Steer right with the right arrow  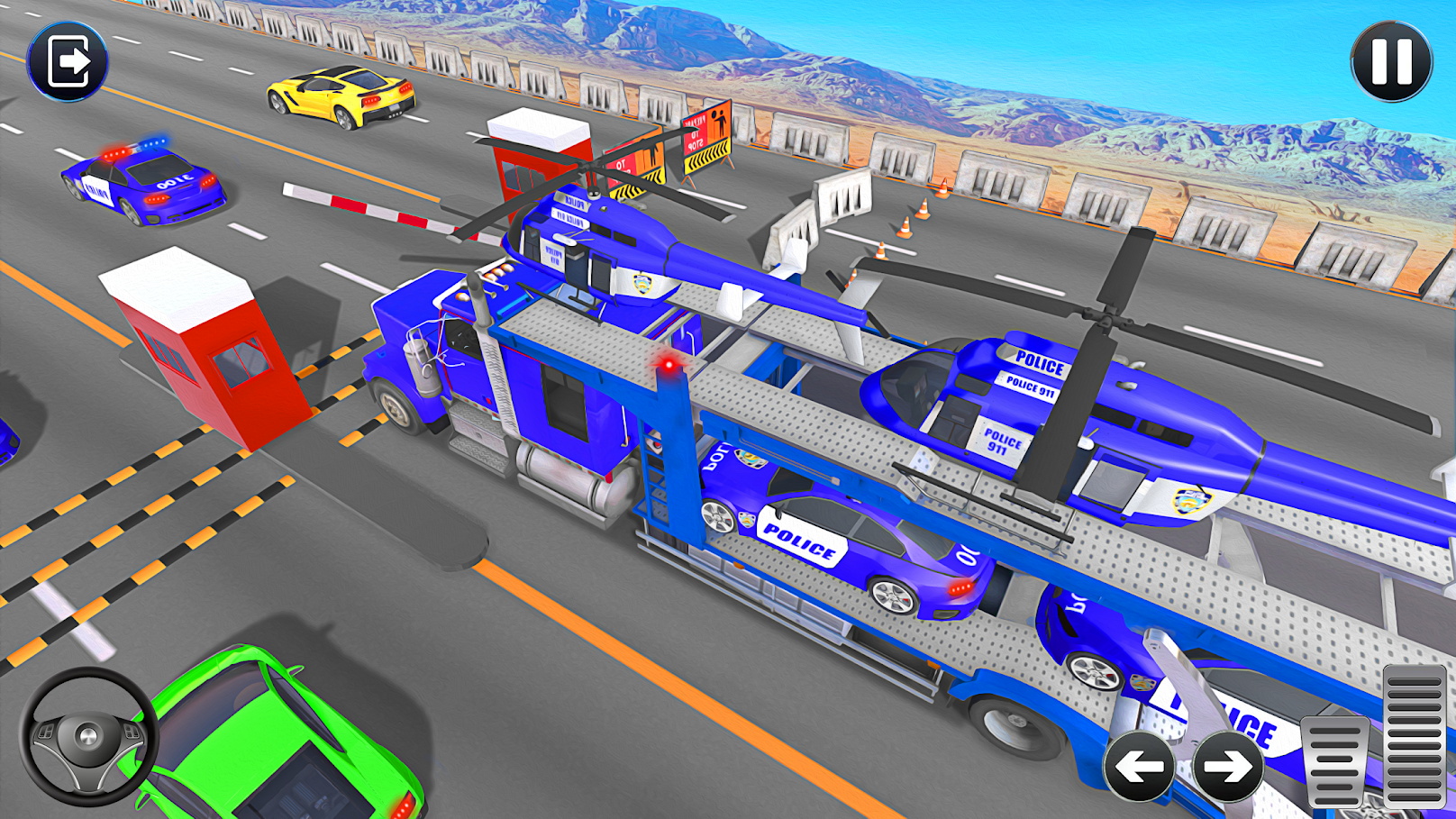click(1227, 767)
